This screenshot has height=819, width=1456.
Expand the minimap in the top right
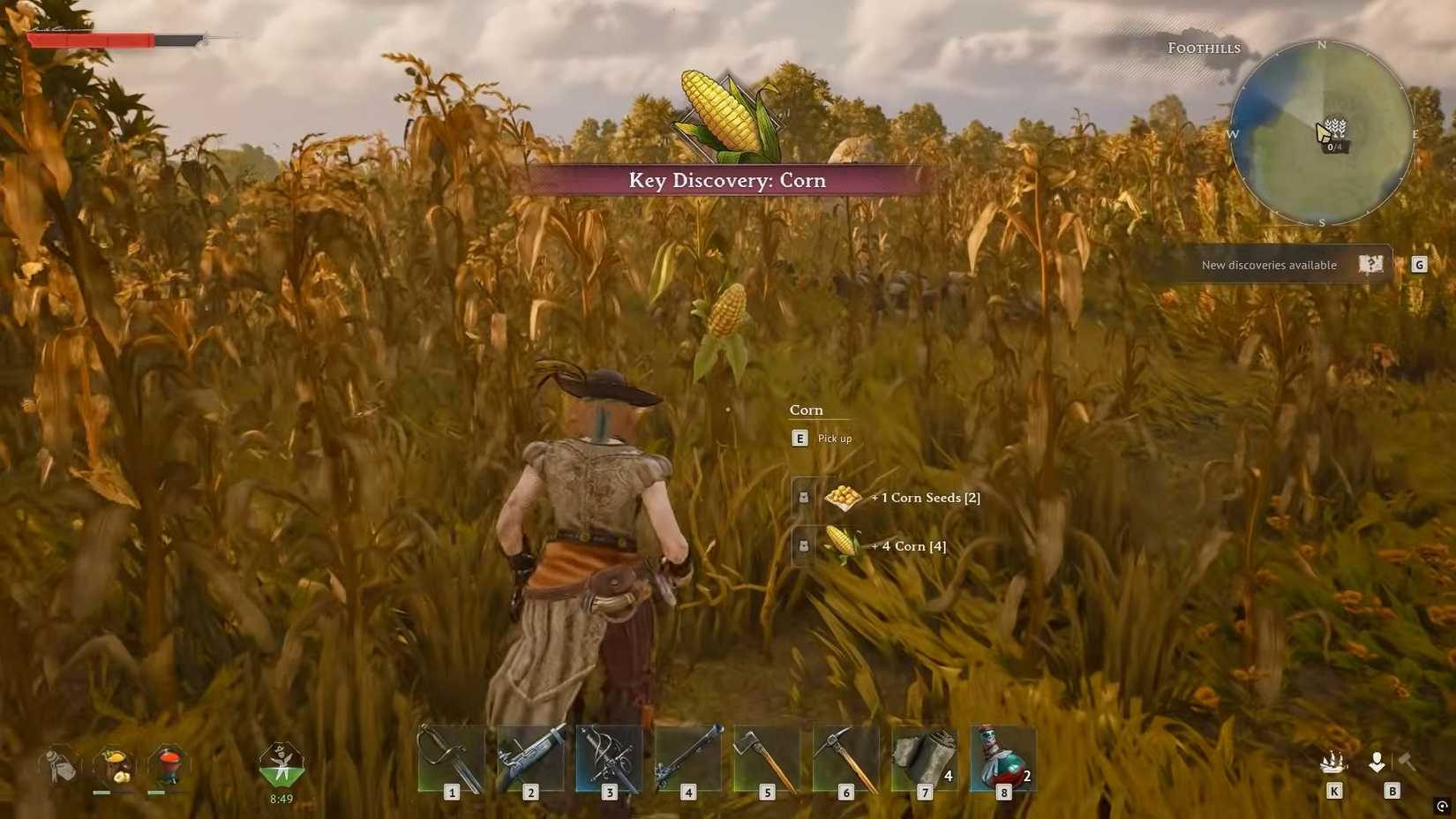tap(1324, 134)
